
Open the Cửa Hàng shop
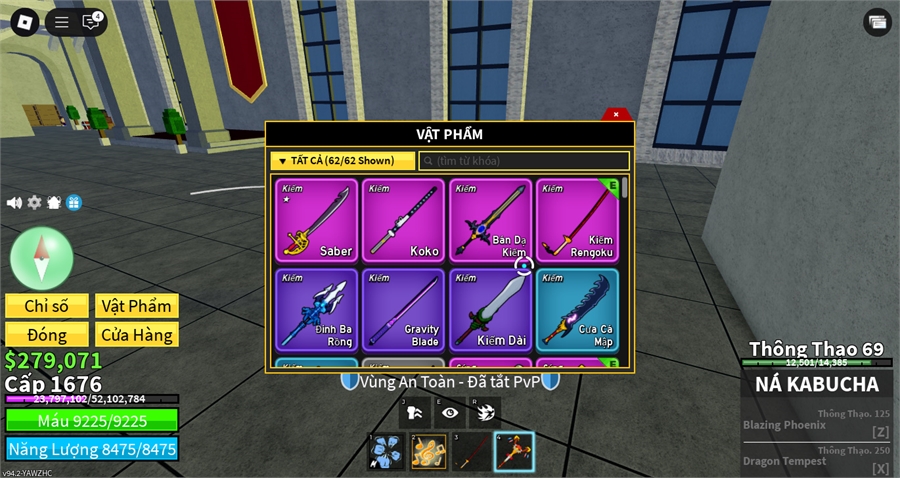(x=136, y=335)
